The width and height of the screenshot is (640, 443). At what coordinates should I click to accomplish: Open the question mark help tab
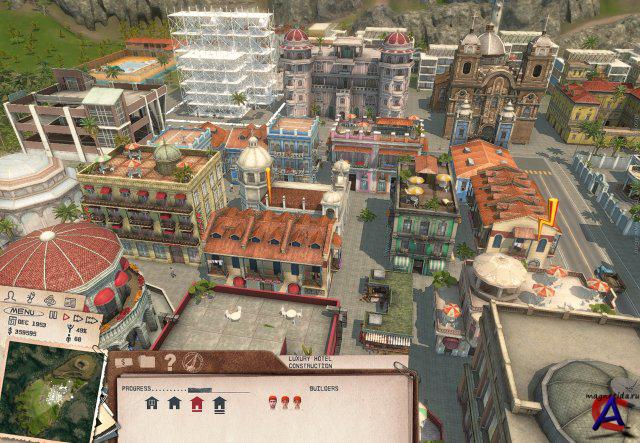click(170, 363)
